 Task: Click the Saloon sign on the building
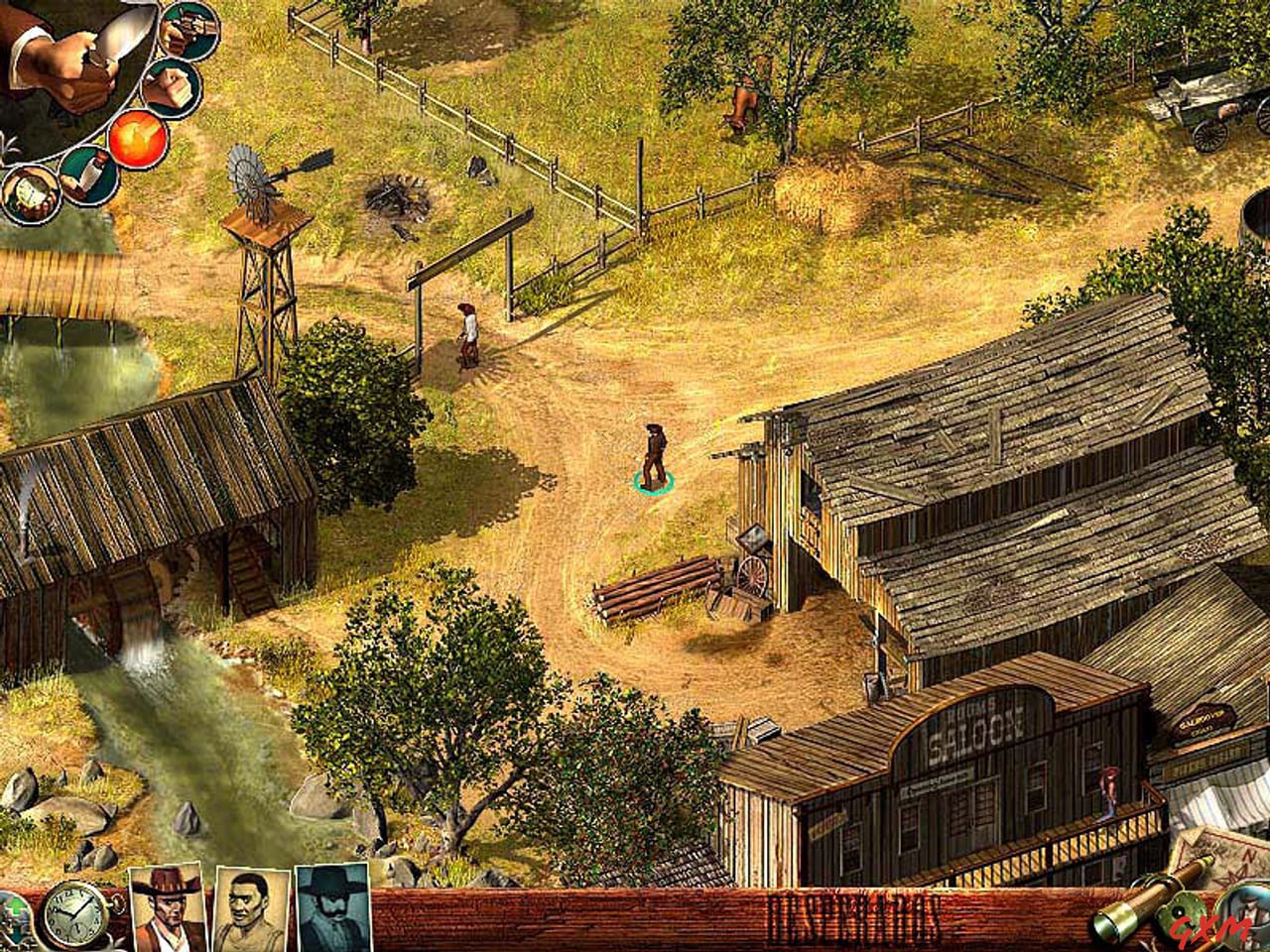977,732
